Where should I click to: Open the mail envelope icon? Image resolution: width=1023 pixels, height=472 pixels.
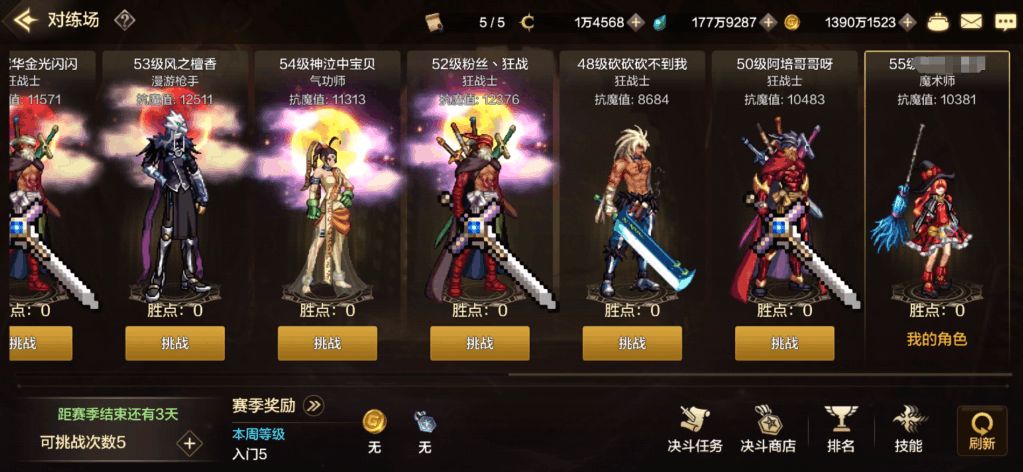click(971, 21)
